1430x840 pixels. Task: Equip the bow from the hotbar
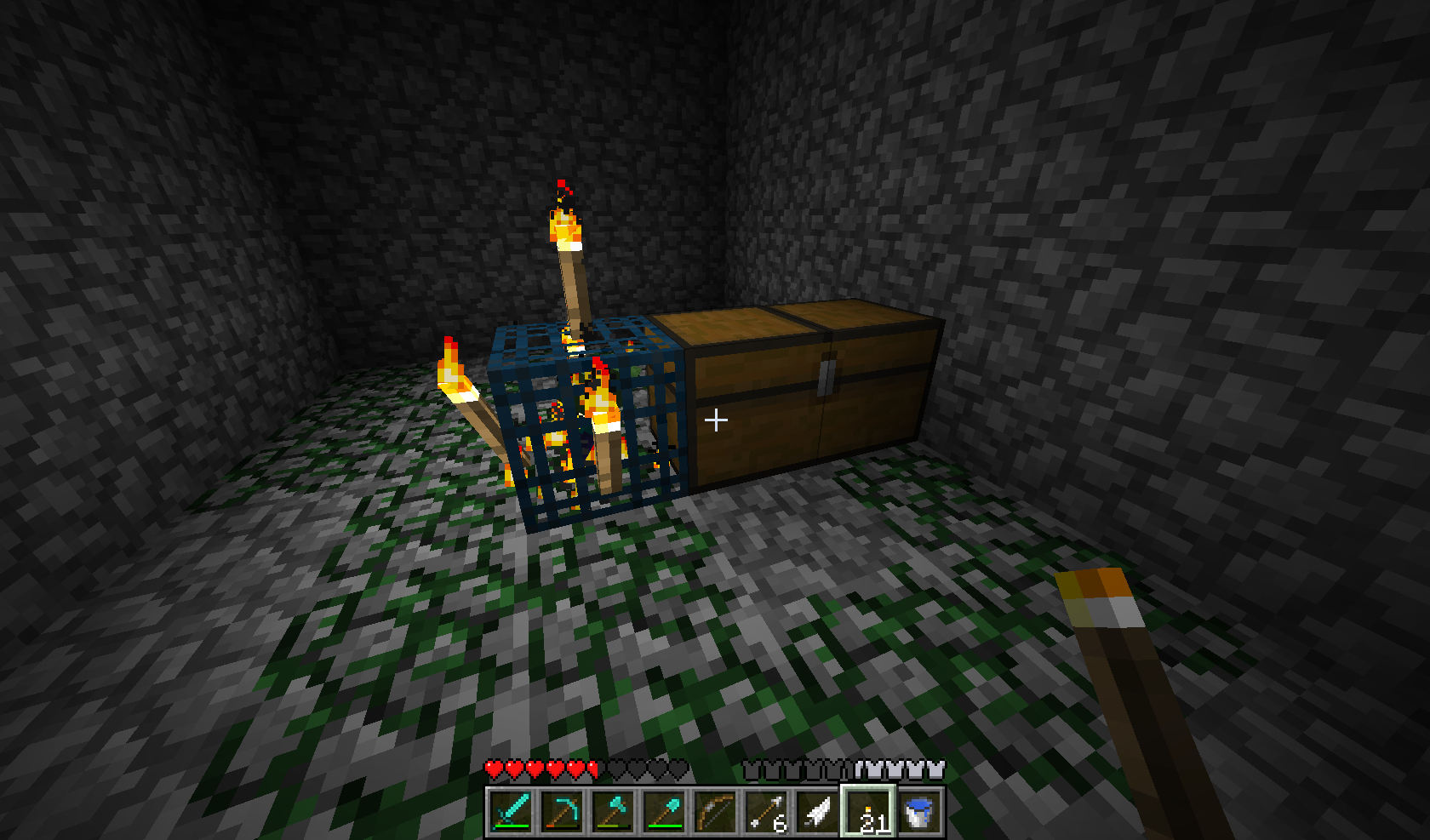tap(715, 812)
